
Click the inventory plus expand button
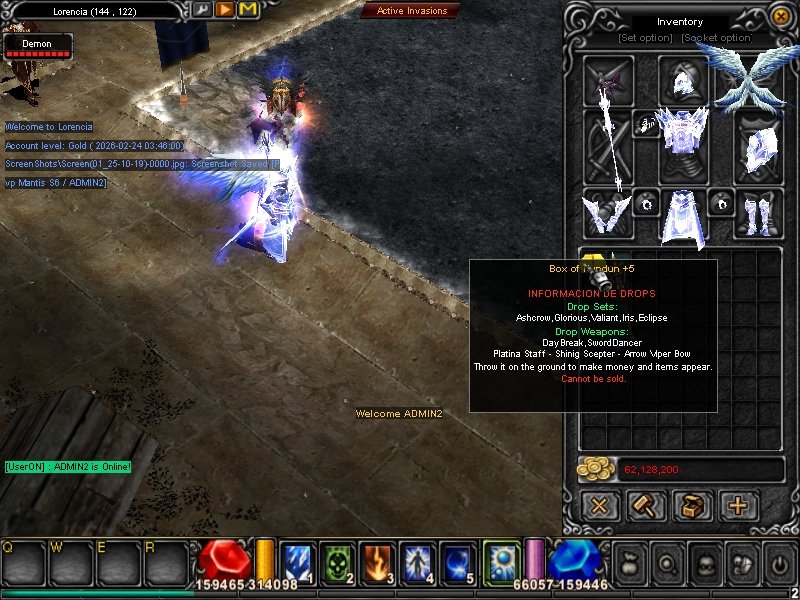[x=738, y=506]
